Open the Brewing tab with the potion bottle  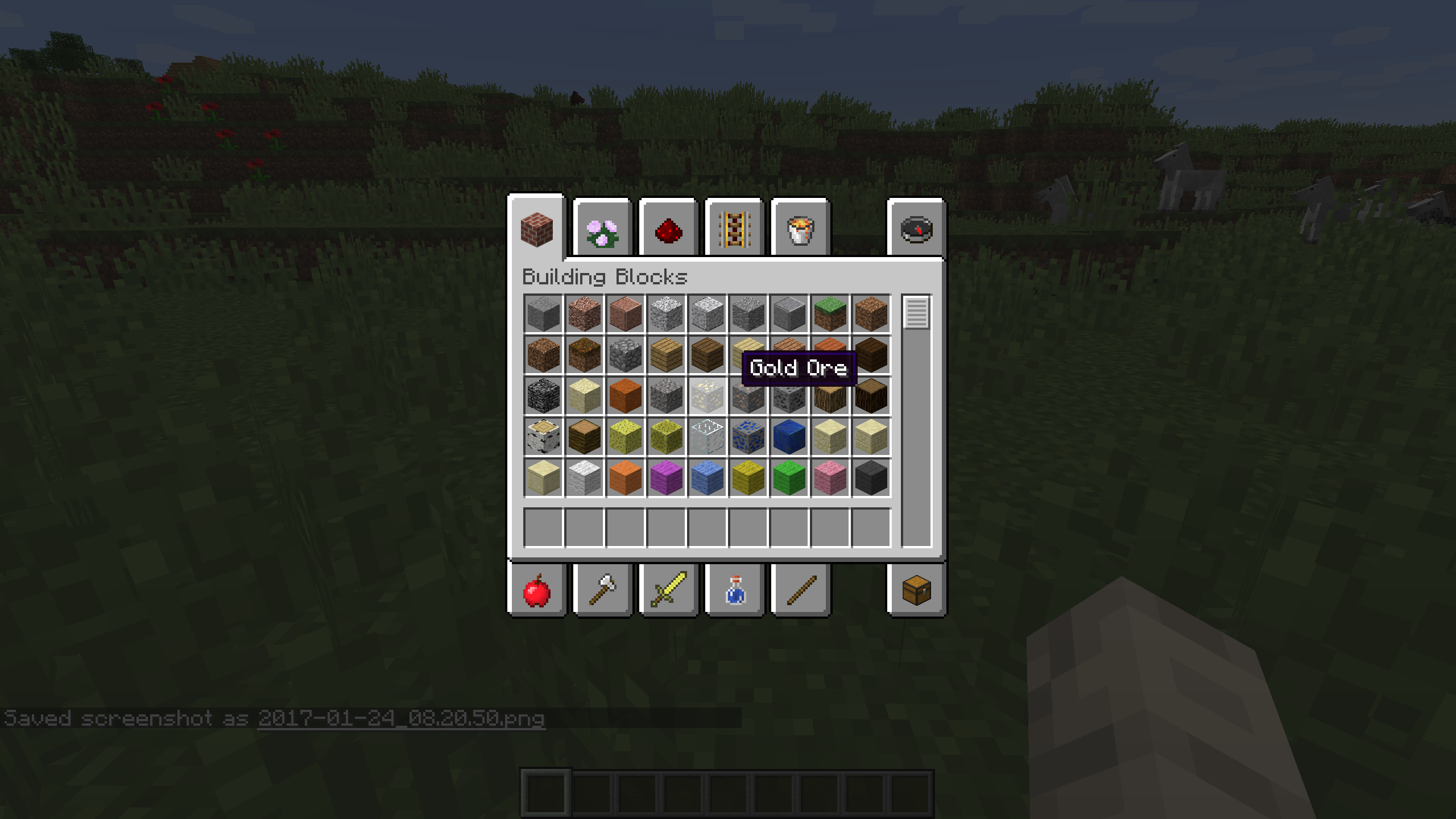[x=734, y=589]
